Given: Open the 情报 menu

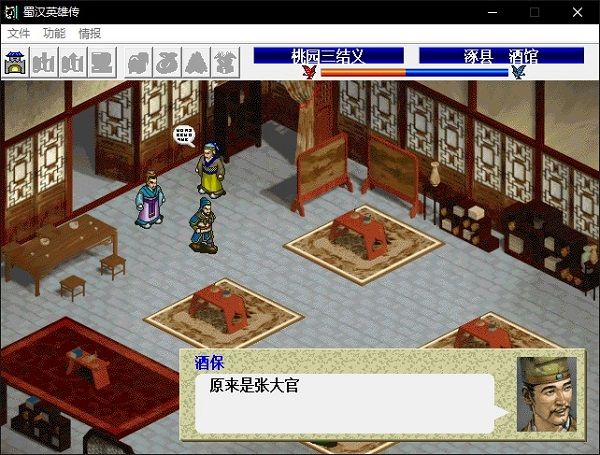Looking at the screenshot, I should point(89,33).
